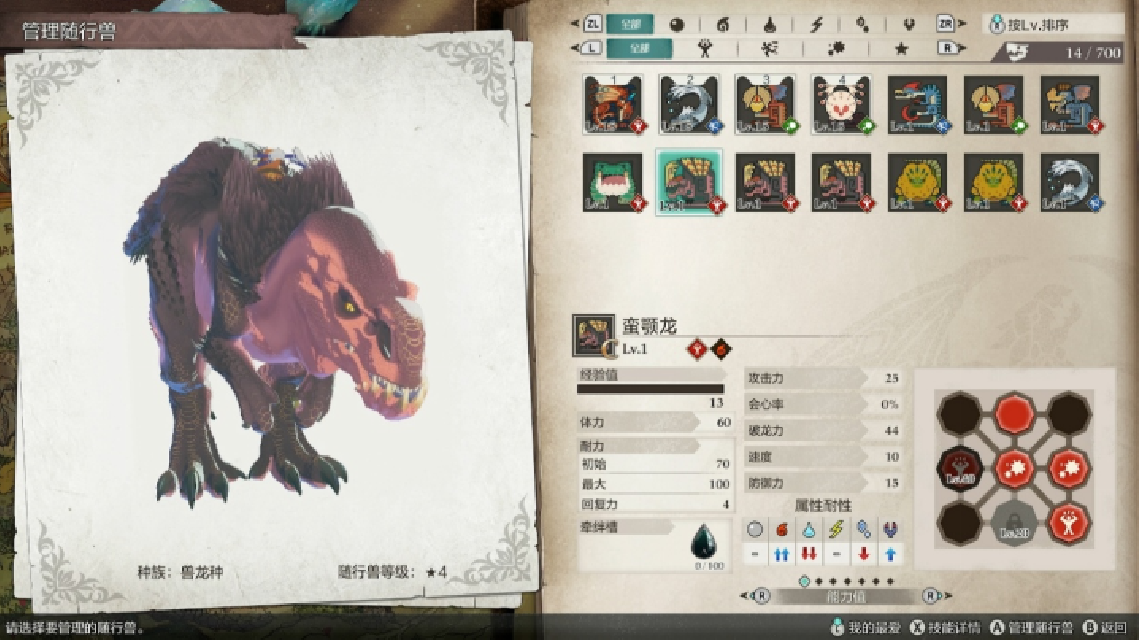Select party slot 1 red monstie
The width and height of the screenshot is (1141, 640).
(612, 104)
